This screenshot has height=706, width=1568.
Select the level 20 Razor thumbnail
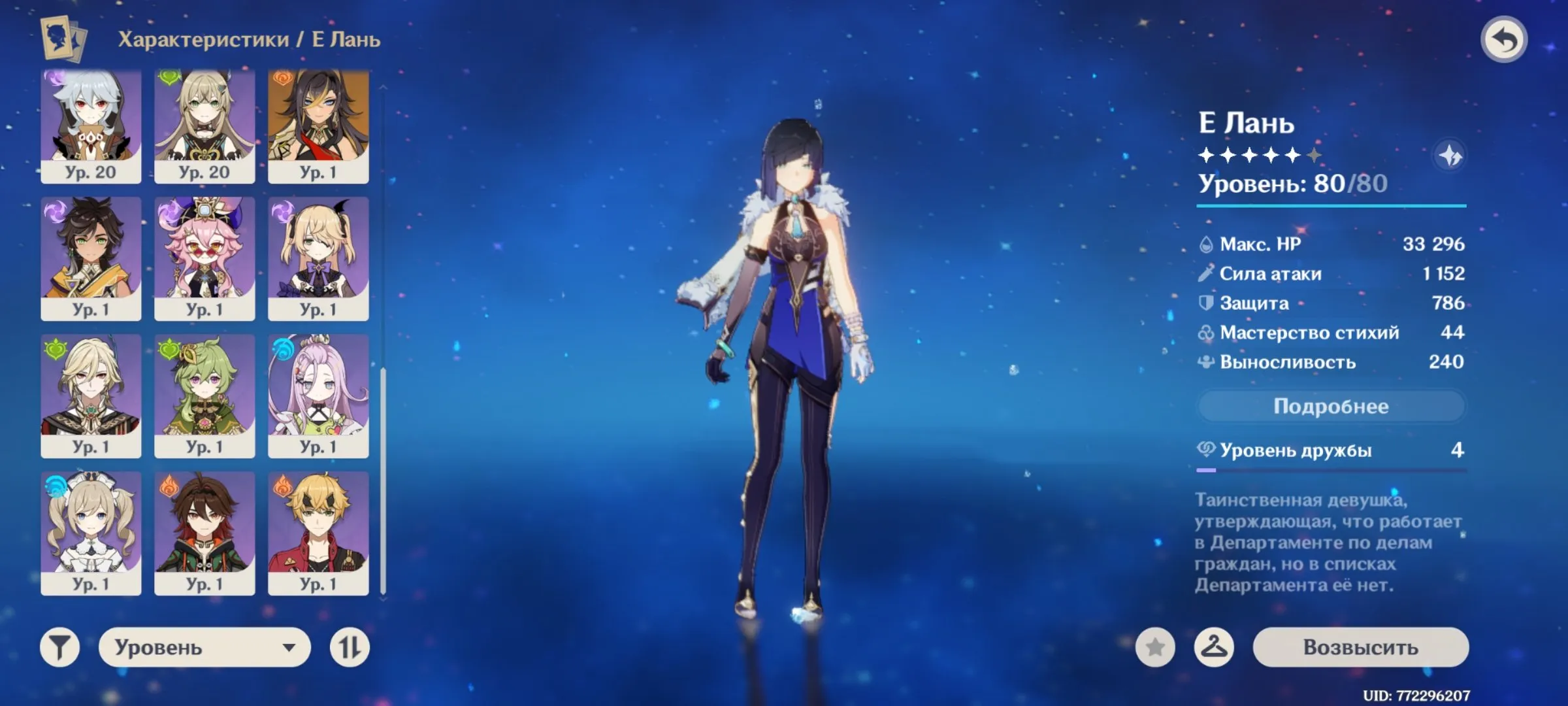[91, 124]
